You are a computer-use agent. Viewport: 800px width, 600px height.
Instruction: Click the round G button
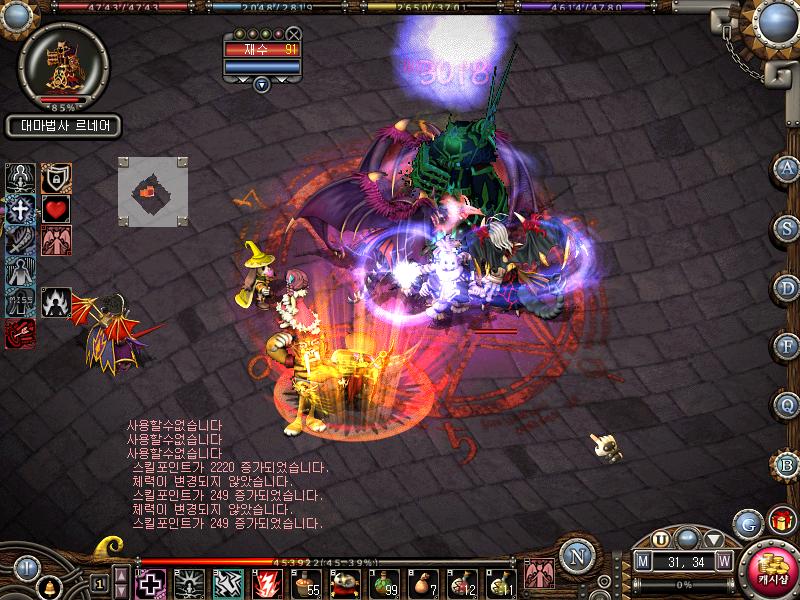pyautogui.click(x=746, y=523)
